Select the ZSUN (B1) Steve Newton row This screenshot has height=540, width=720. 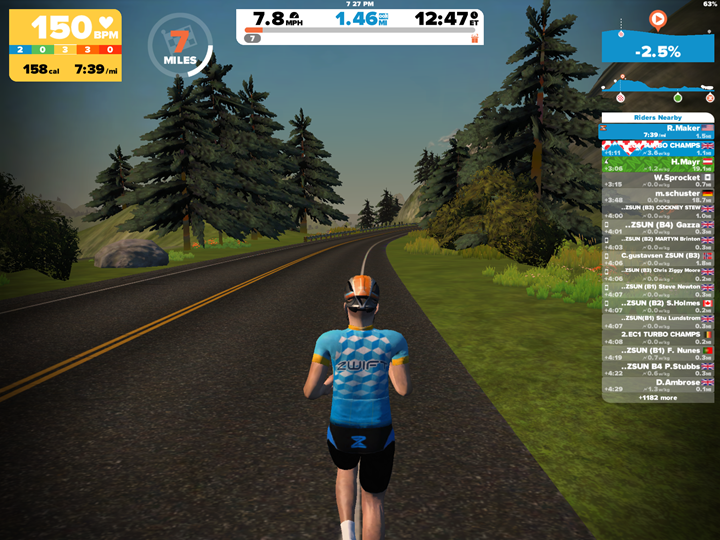[x=657, y=289]
